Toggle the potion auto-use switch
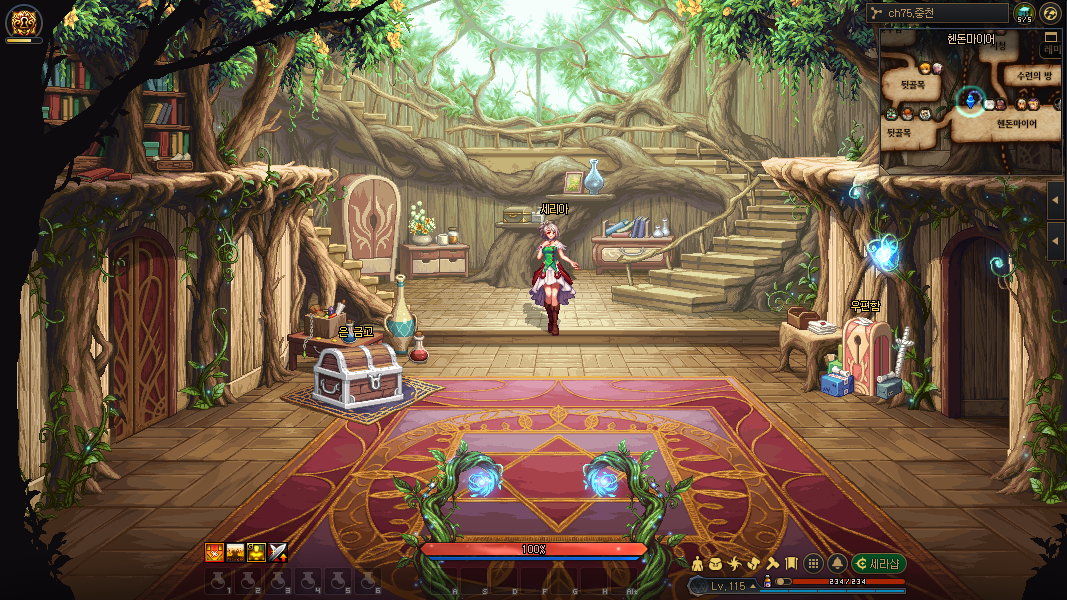This screenshot has height=600, width=1067. tap(783, 581)
